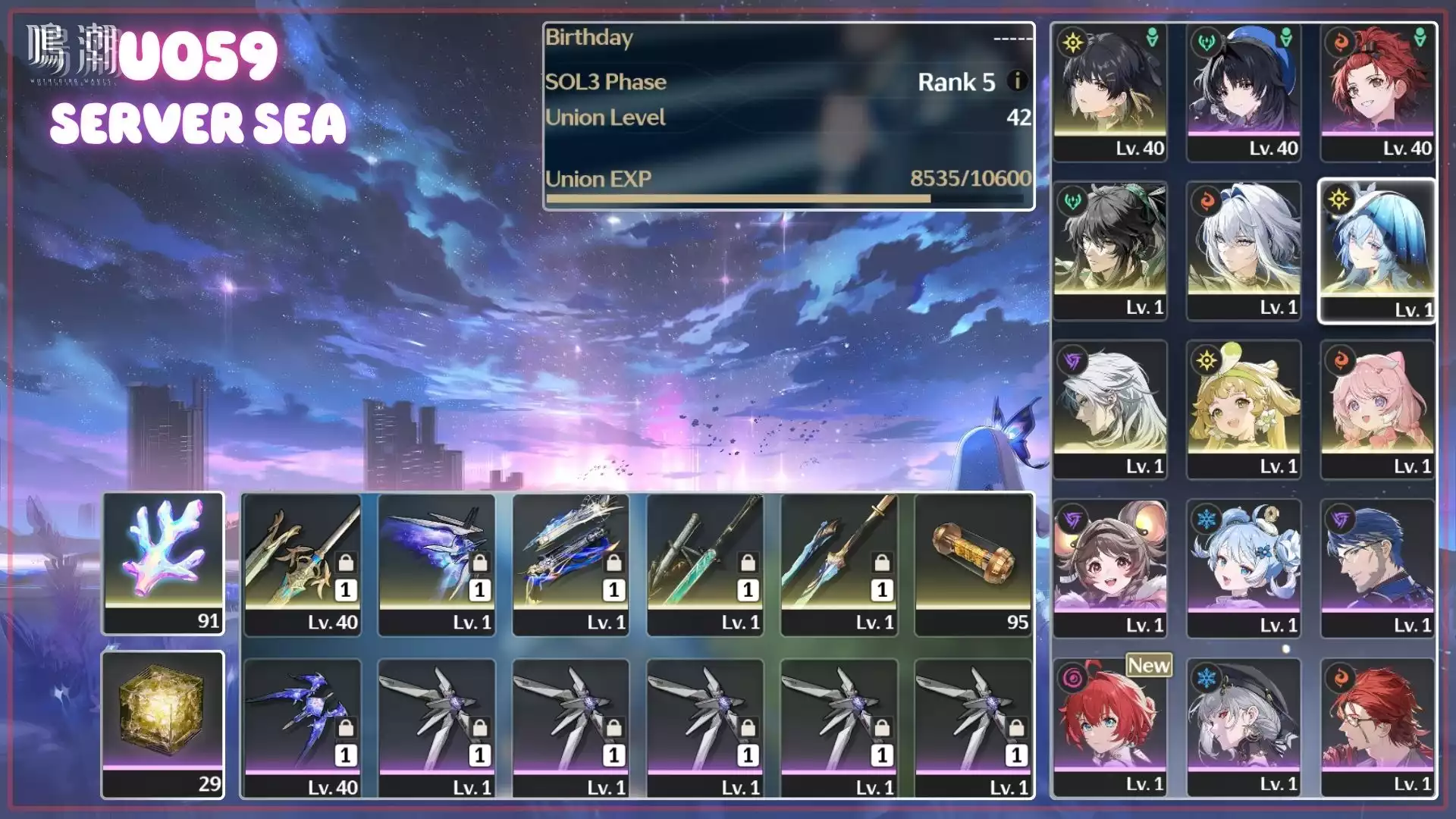Select the red-haired girl at Lv. 40
1456x819 pixels.
(x=1377, y=93)
